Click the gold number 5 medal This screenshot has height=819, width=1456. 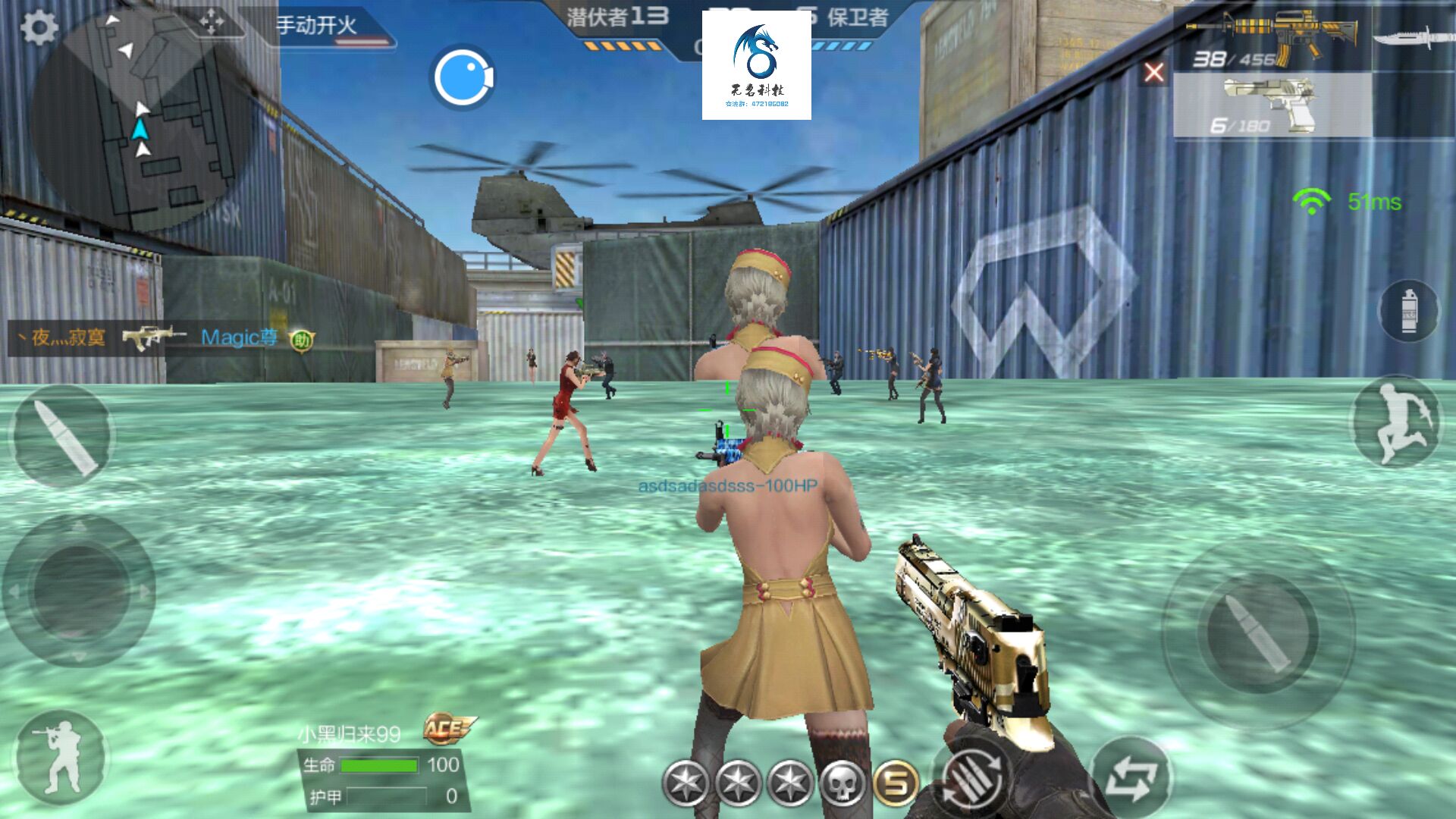tap(896, 783)
